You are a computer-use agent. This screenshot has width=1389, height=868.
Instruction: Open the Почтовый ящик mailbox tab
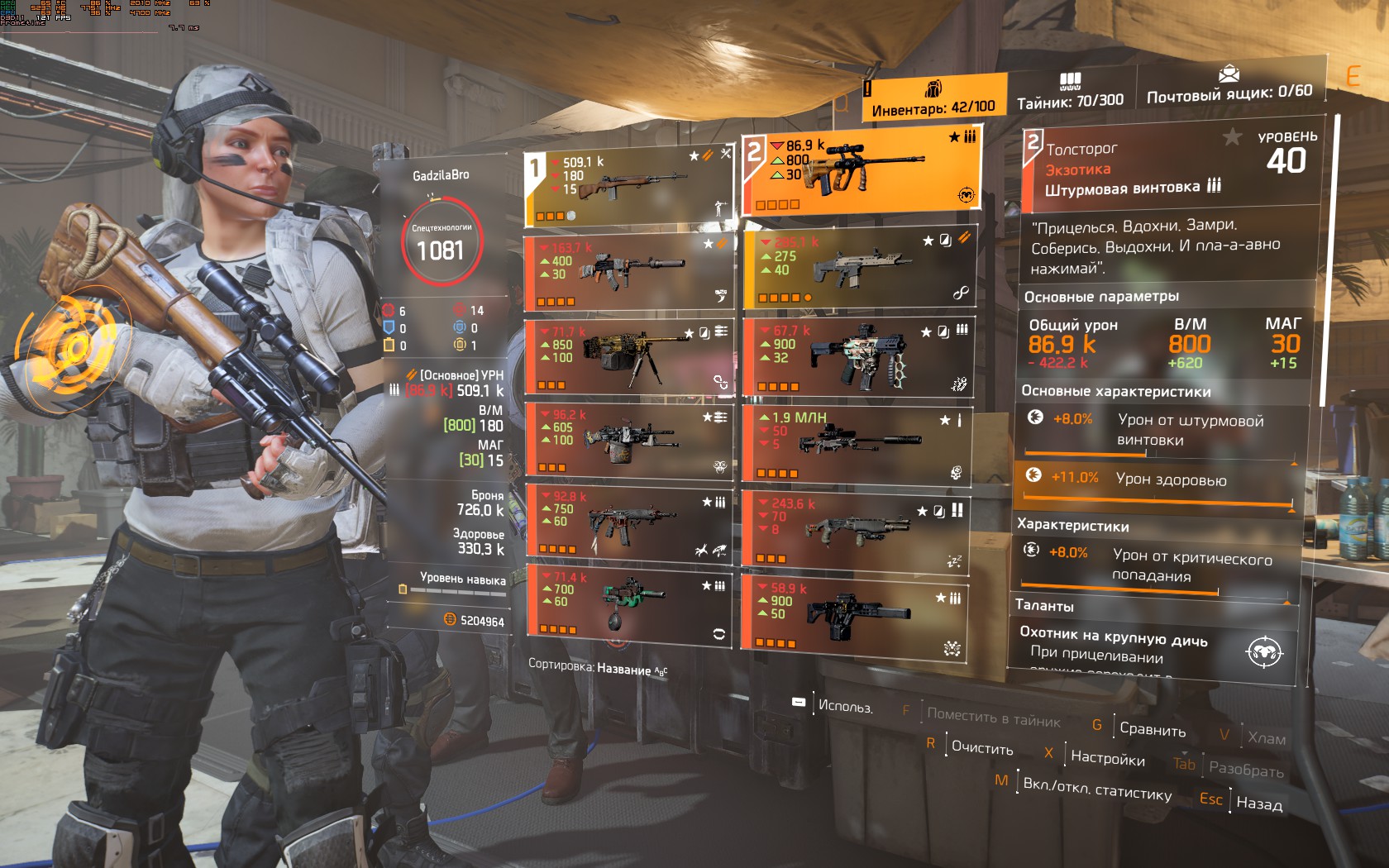(x=1229, y=84)
